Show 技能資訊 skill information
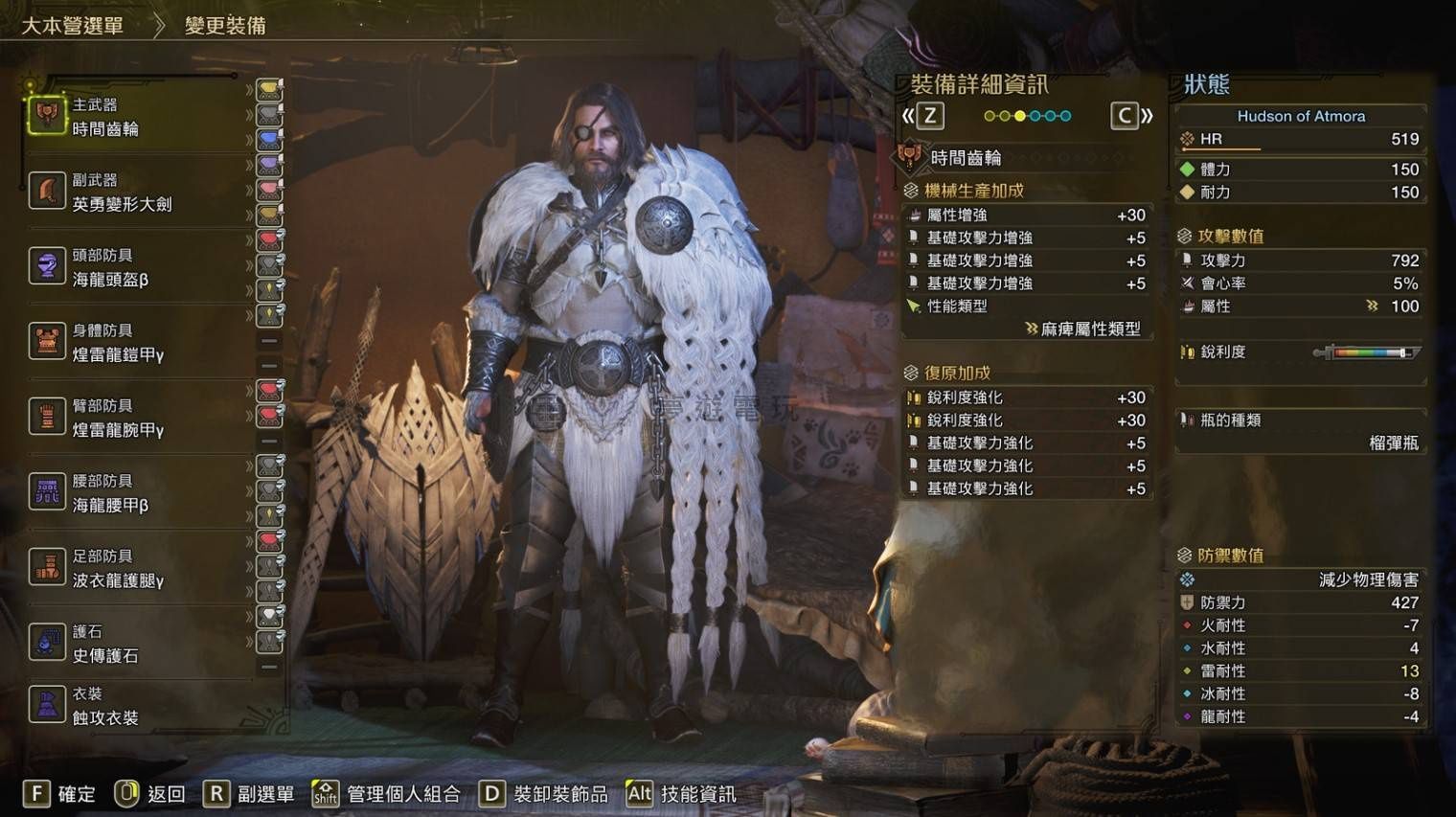1456x817 pixels. [681, 794]
